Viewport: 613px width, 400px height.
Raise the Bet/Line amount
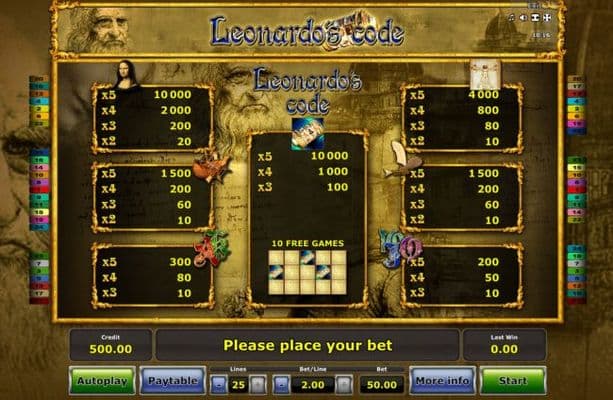[x=344, y=383]
